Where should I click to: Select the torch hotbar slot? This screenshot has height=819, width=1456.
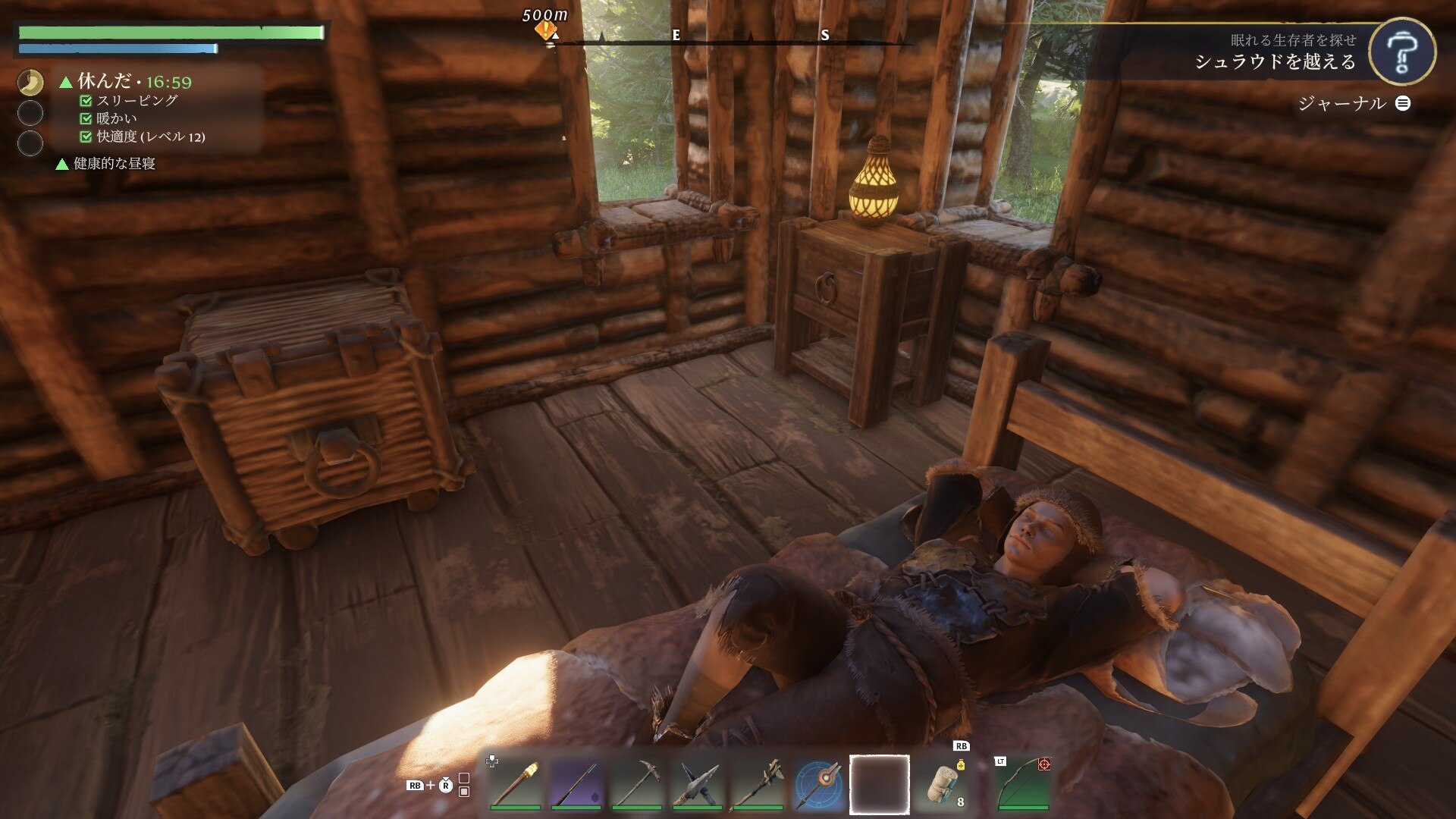515,784
